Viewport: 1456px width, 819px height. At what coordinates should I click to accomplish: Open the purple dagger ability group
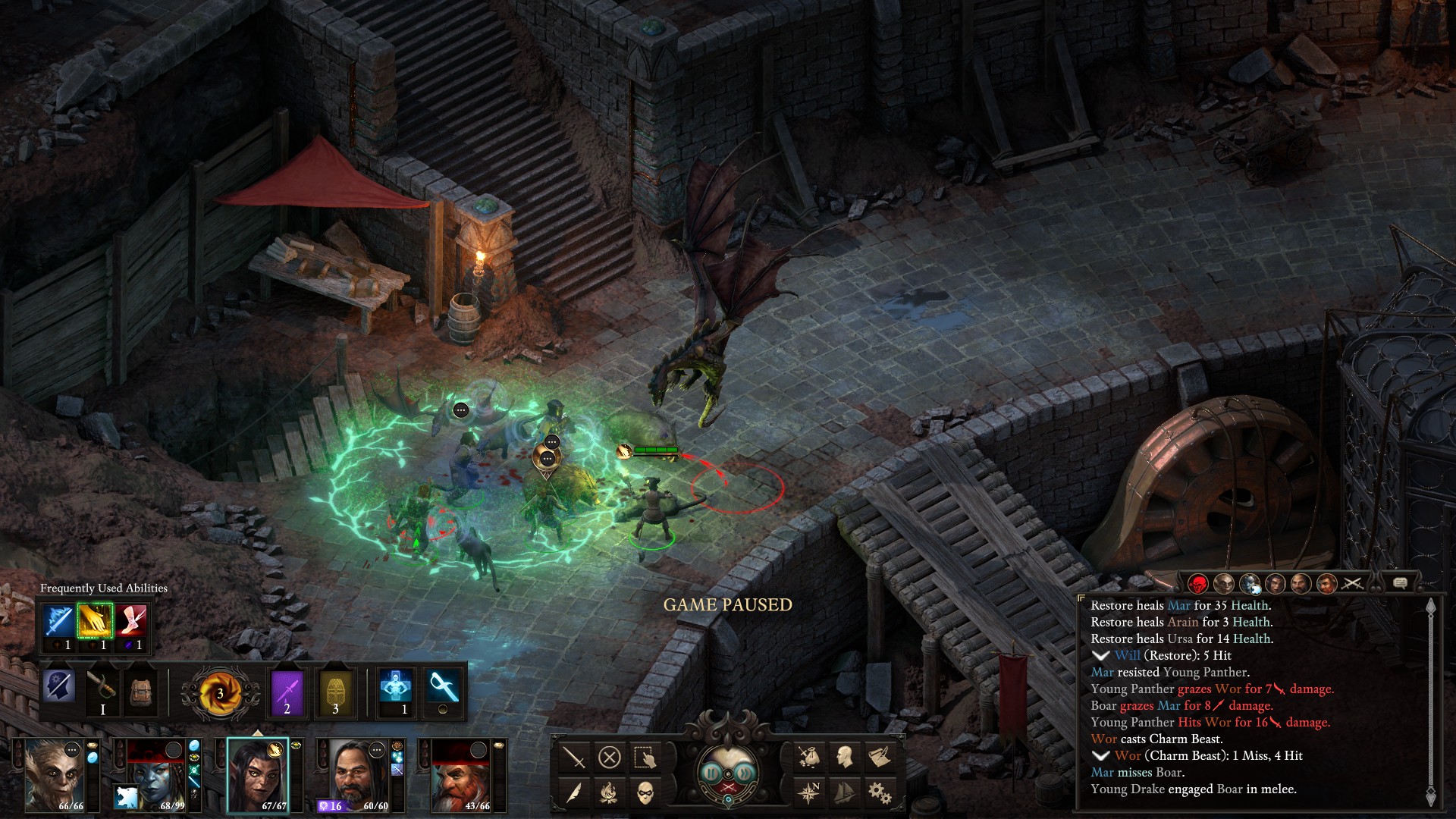tap(287, 692)
